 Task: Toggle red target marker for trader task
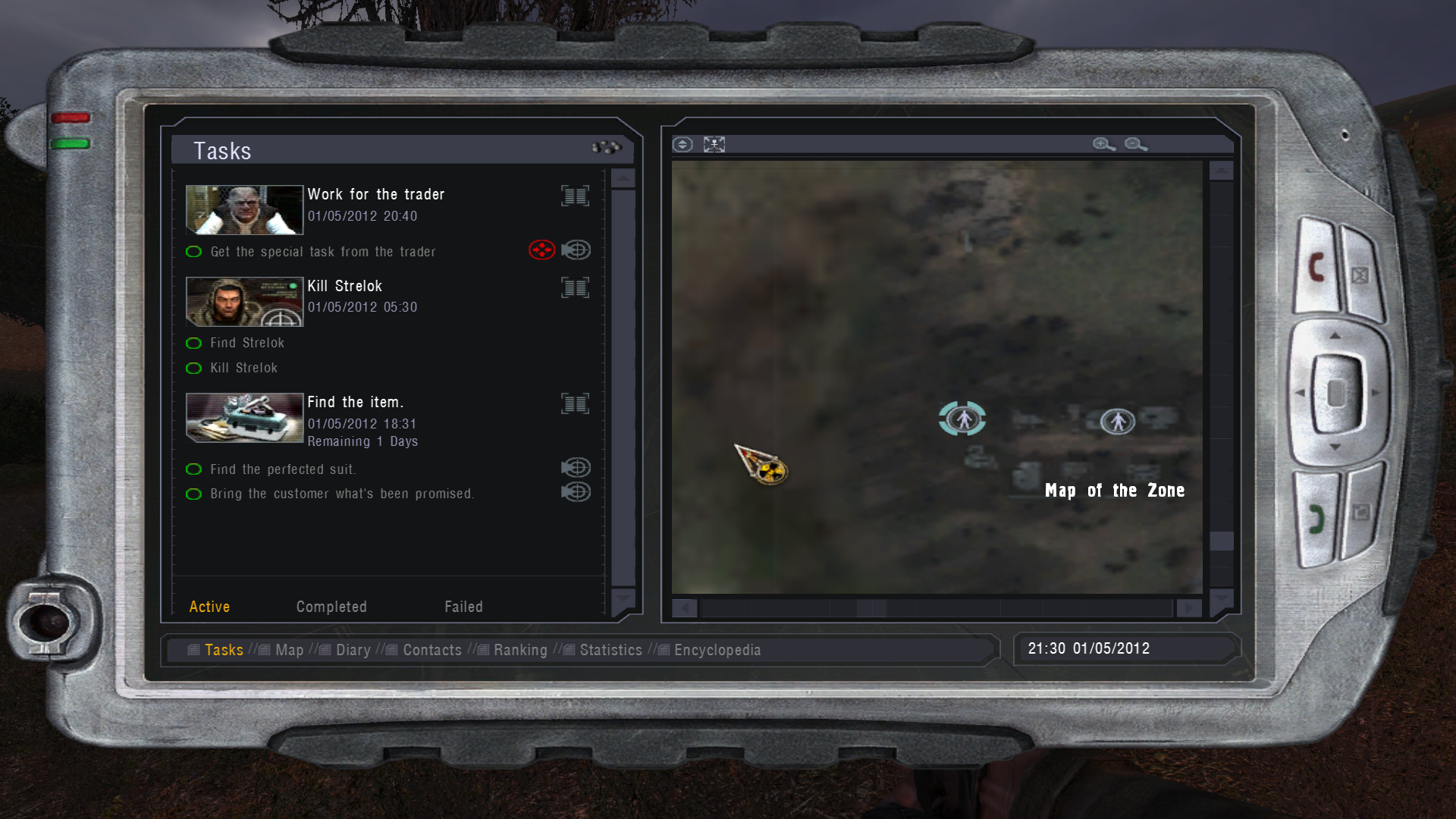[541, 250]
